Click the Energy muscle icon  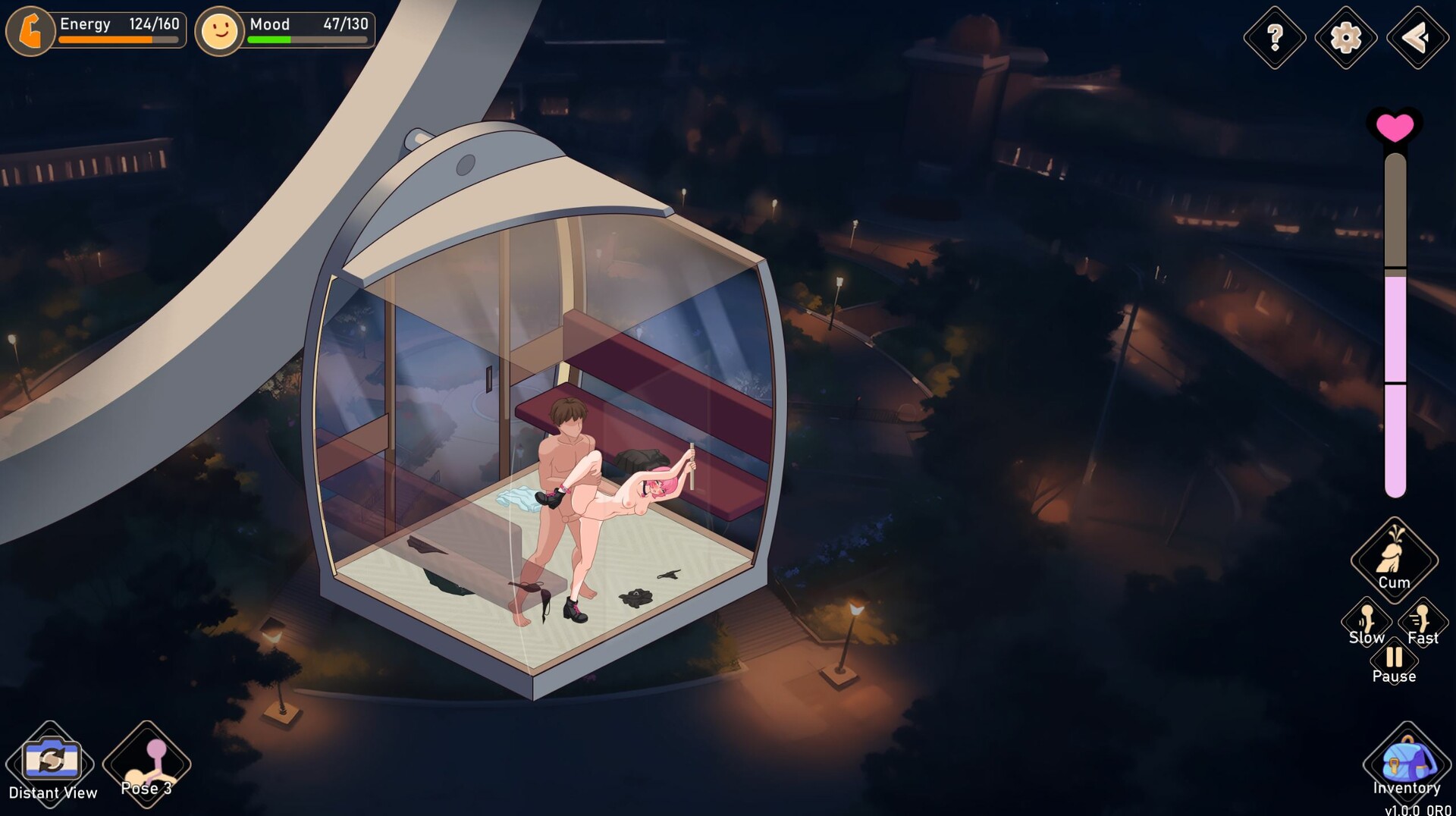pyautogui.click(x=29, y=30)
